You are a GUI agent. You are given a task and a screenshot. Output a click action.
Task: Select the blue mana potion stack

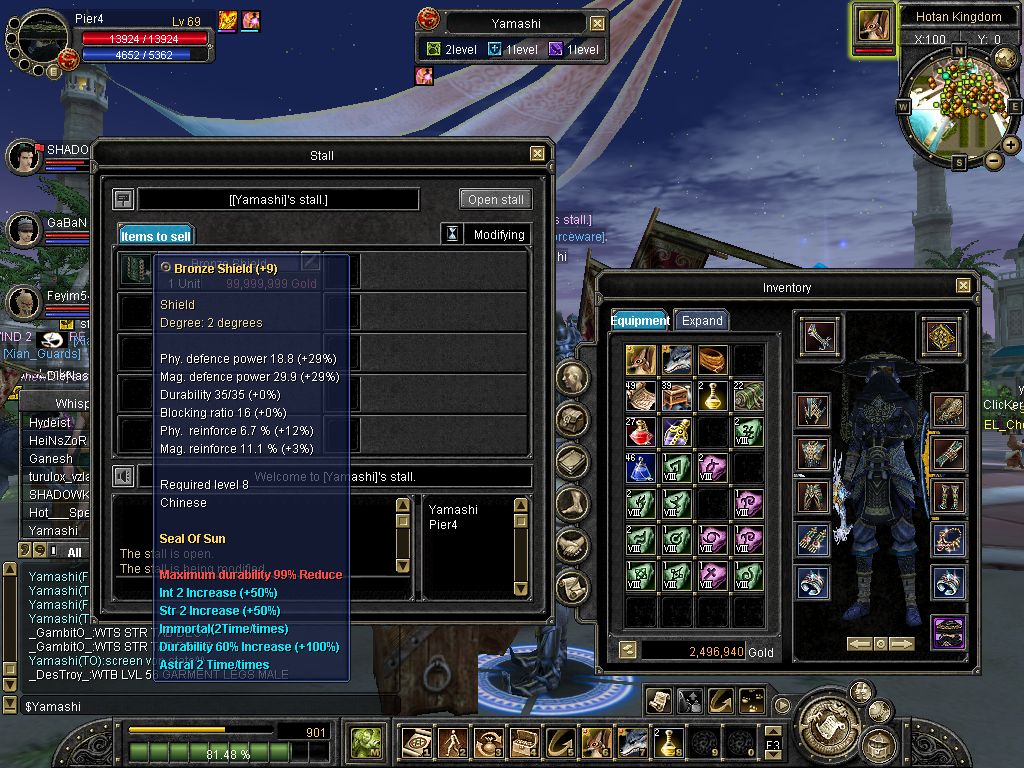641,467
